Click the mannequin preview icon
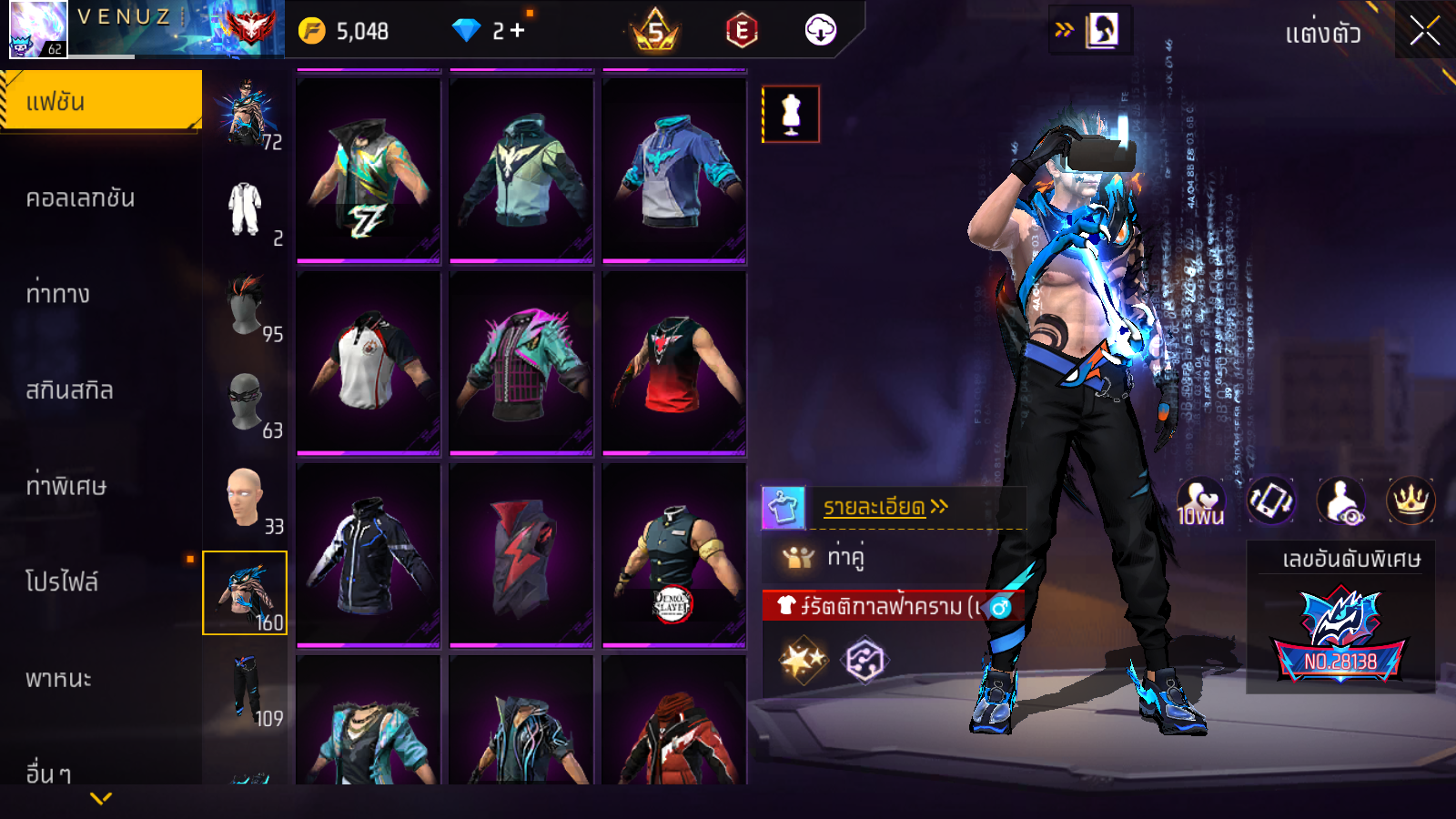1456x819 pixels. [x=791, y=115]
